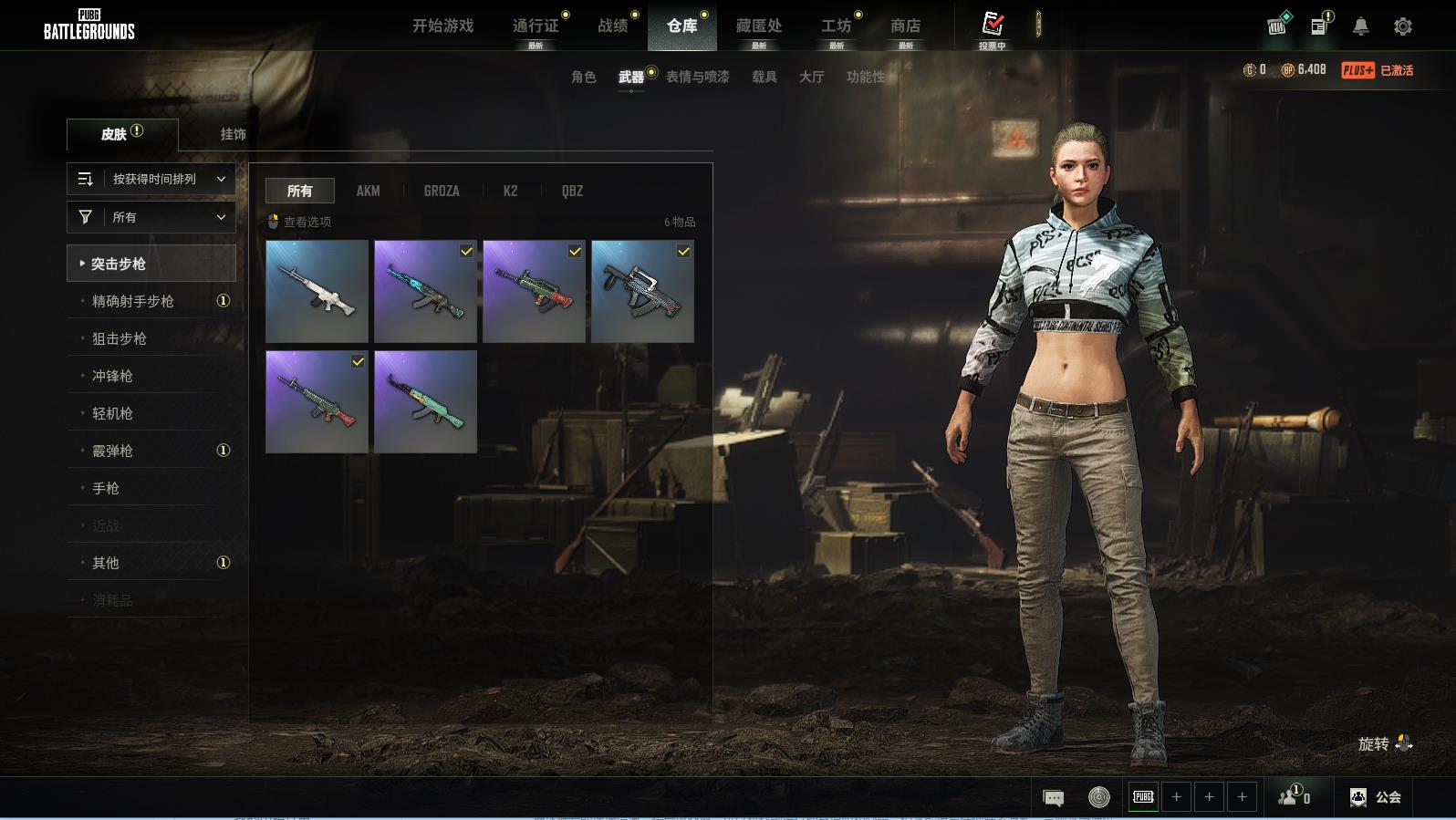
Task: Open the 公会 guild panel
Action: click(1376, 797)
